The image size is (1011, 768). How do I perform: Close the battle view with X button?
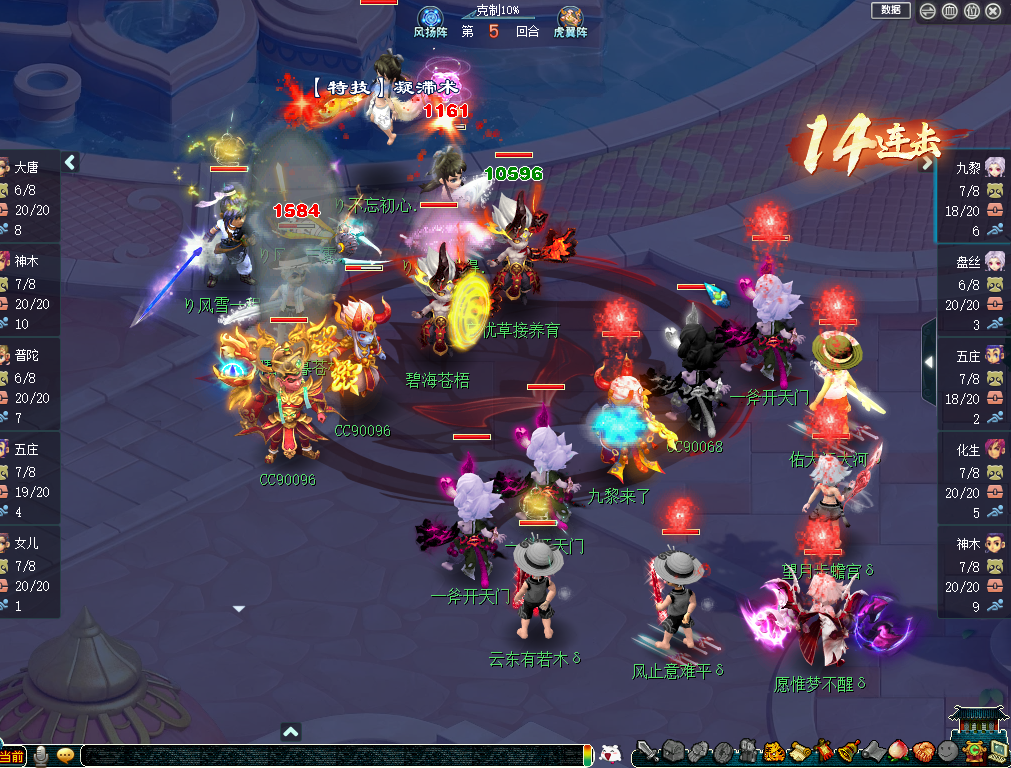993,11
